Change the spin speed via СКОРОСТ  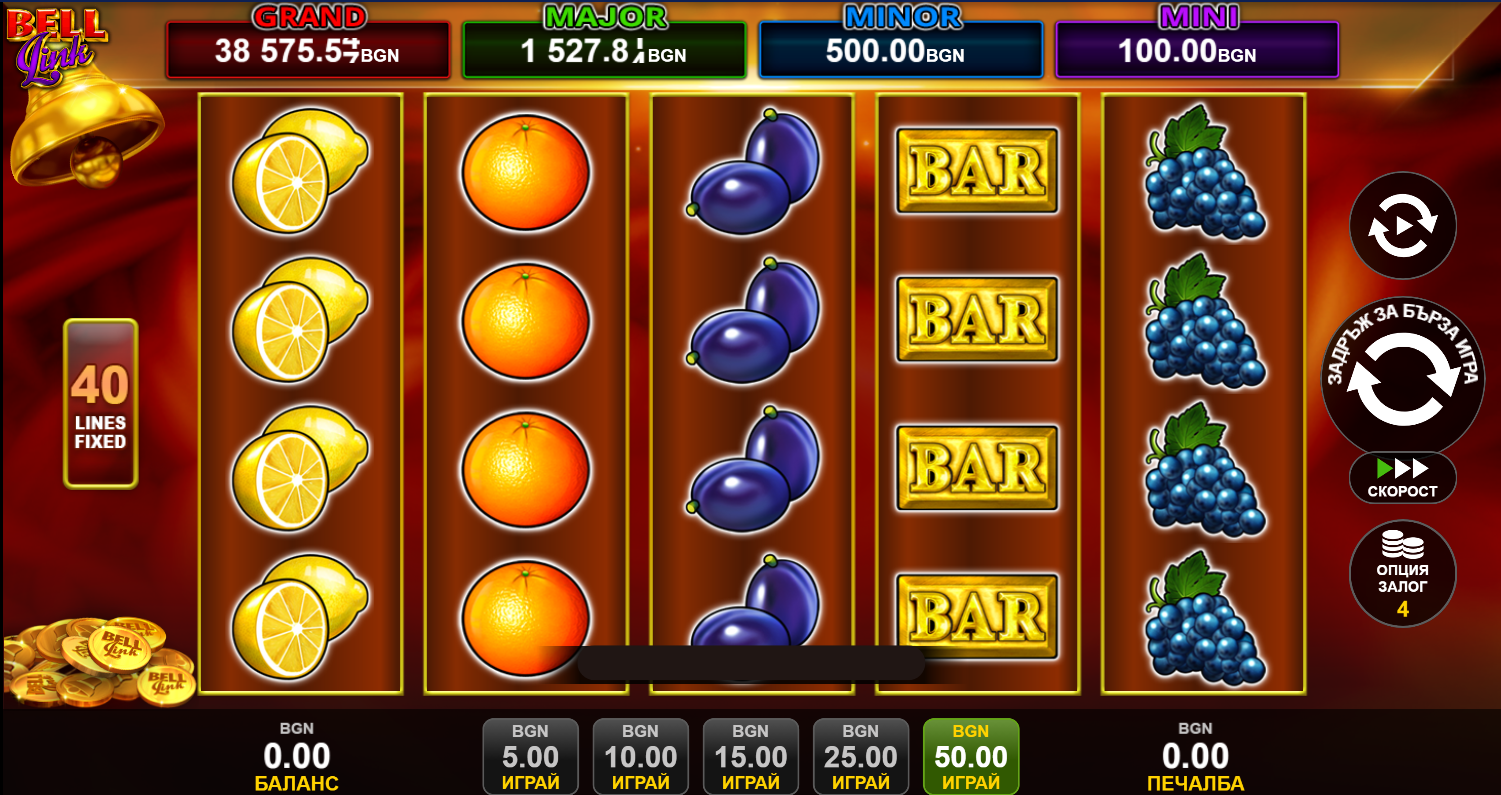pyautogui.click(x=1402, y=478)
